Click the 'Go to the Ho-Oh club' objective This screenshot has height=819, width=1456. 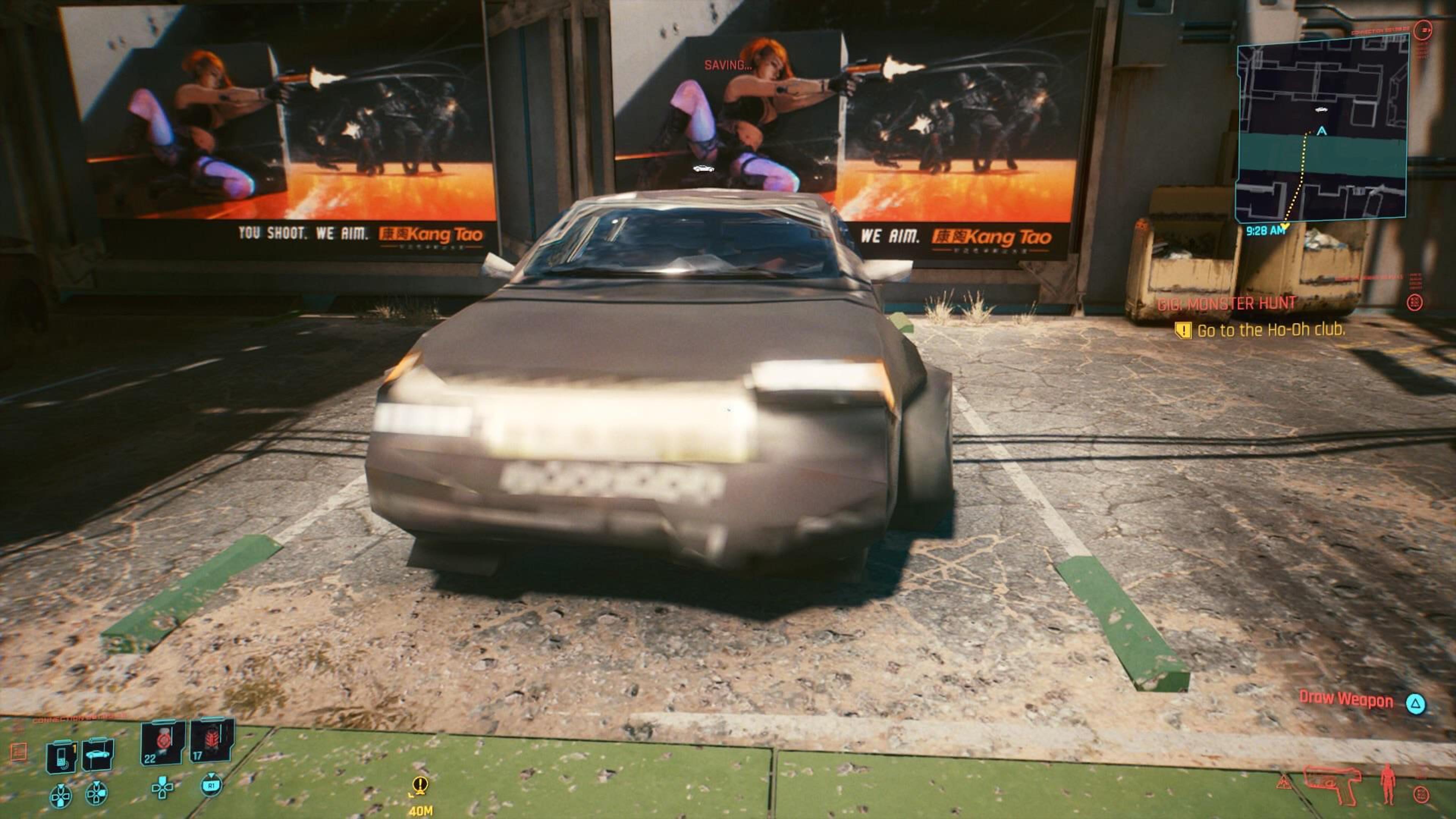click(1270, 330)
